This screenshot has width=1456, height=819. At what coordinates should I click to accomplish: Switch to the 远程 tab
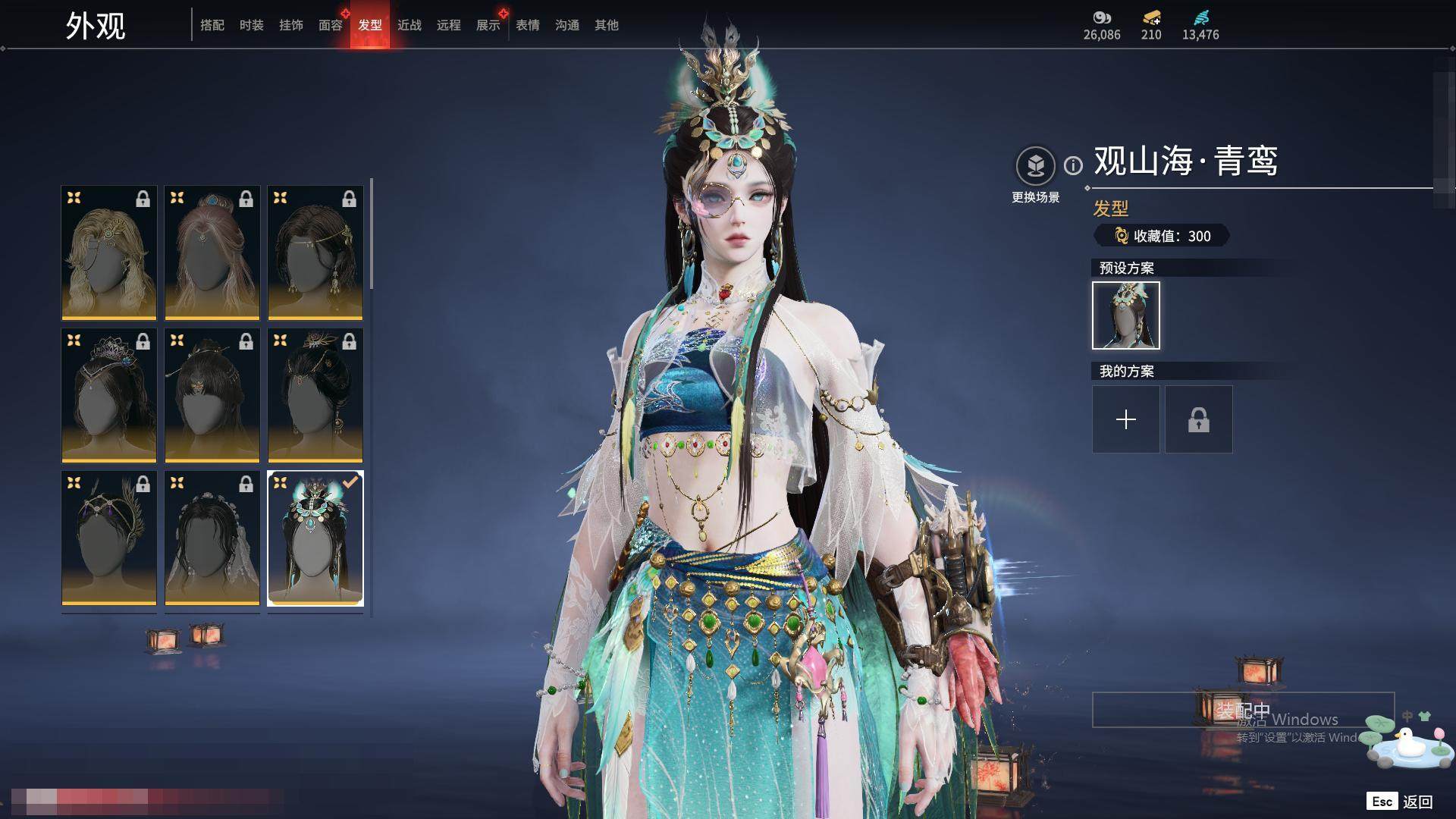click(449, 26)
